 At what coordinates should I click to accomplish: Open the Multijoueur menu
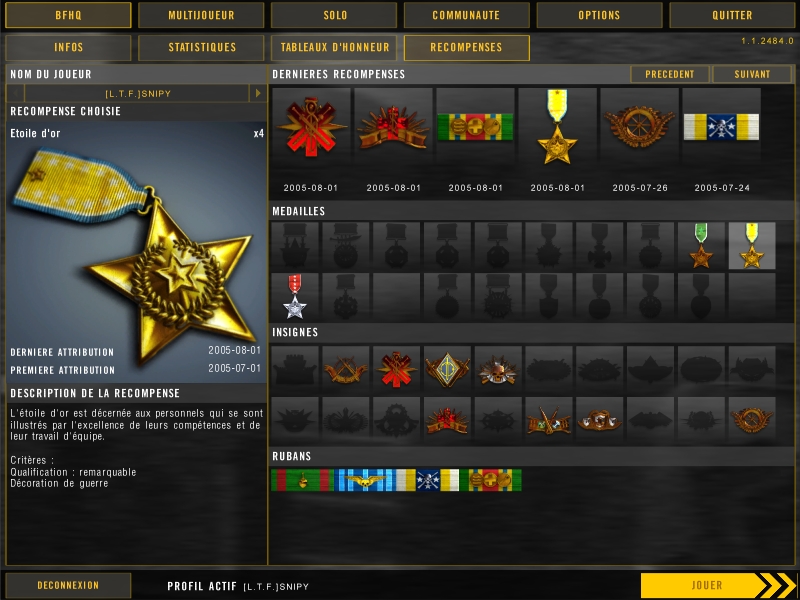click(x=201, y=15)
